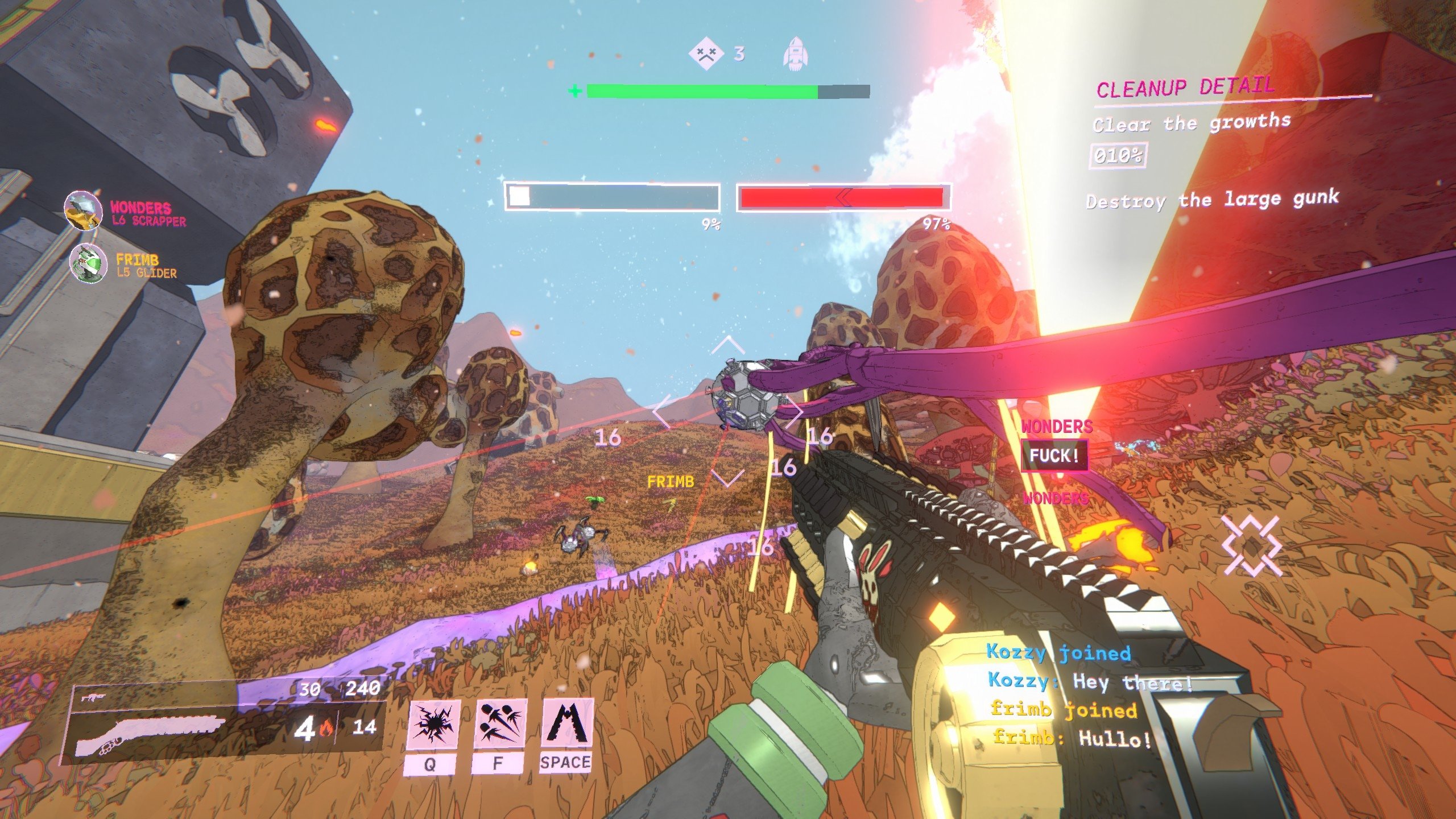Image resolution: width=1456 pixels, height=819 pixels.
Task: Click WONDERS' teammate portrait
Action: [83, 210]
